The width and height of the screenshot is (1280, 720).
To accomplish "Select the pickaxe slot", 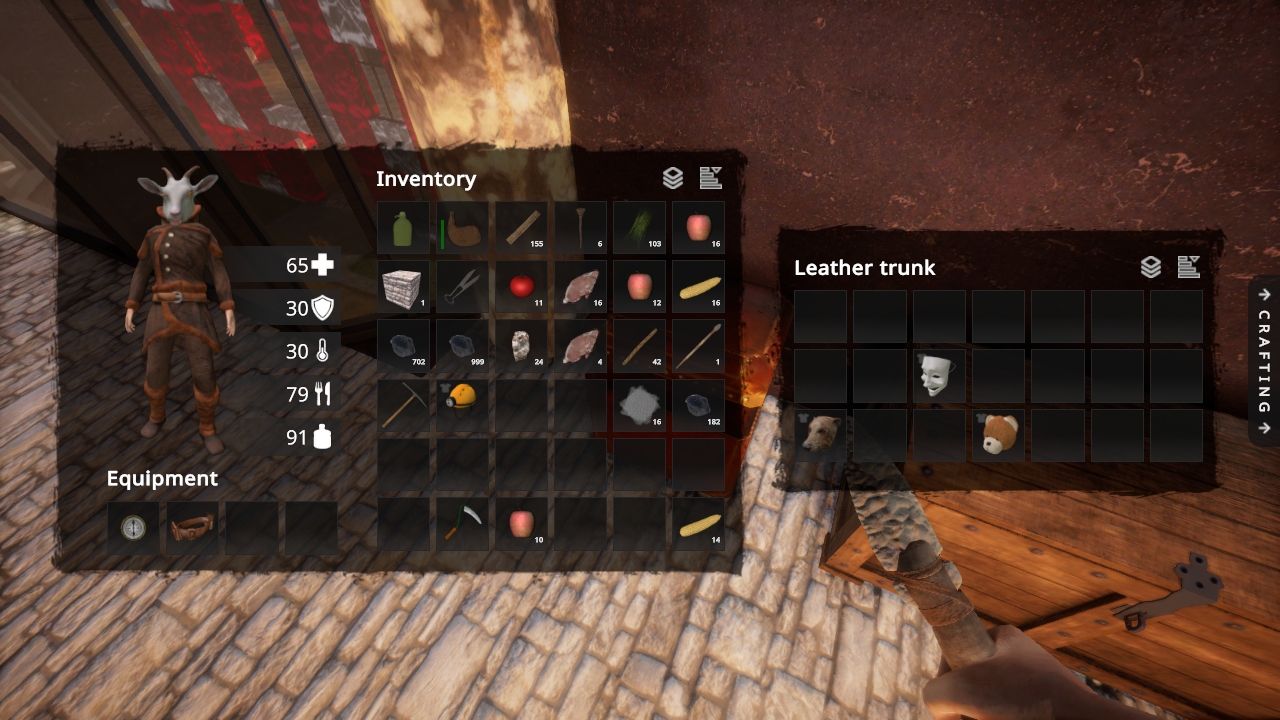I will [404, 406].
